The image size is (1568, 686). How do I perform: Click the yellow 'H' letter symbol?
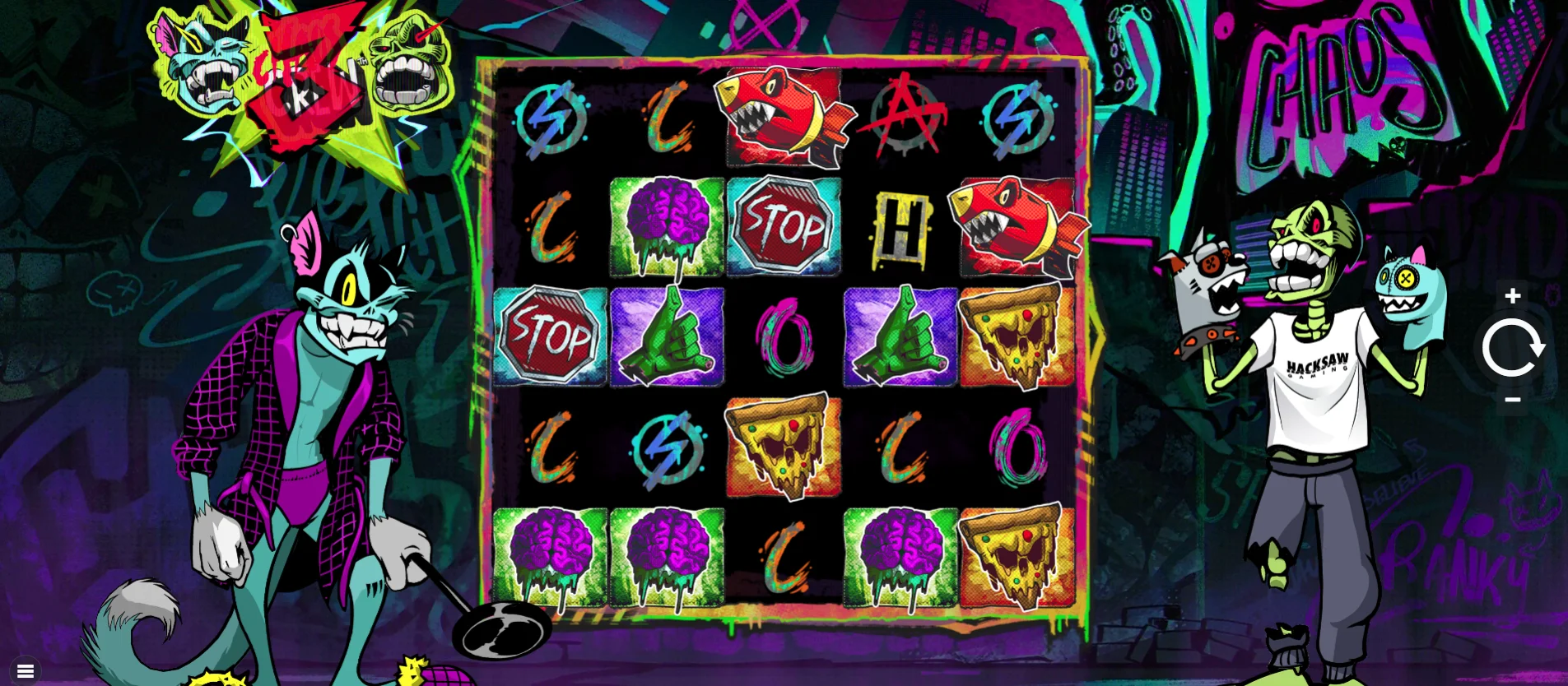pos(900,225)
